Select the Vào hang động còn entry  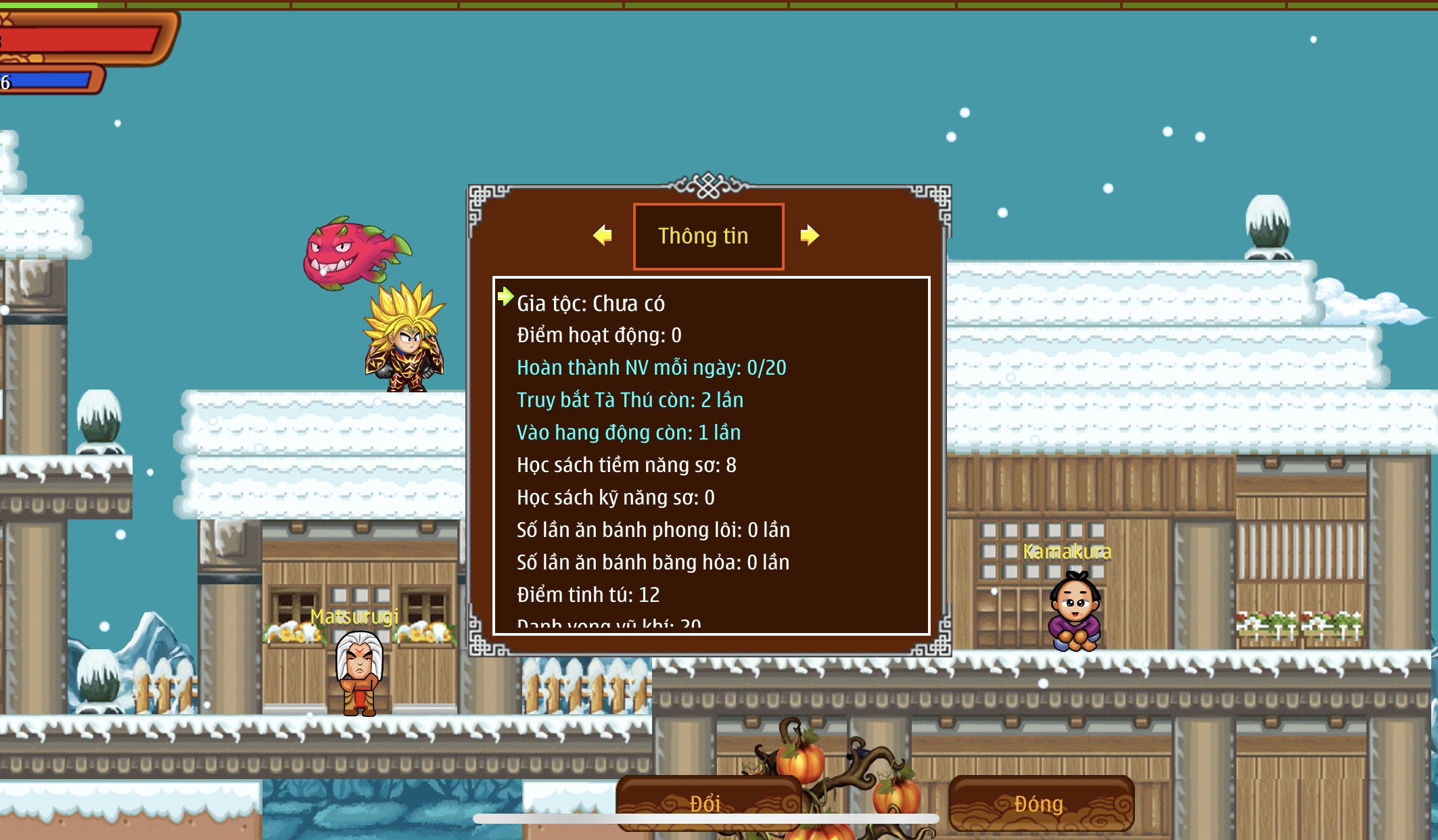coord(628,433)
